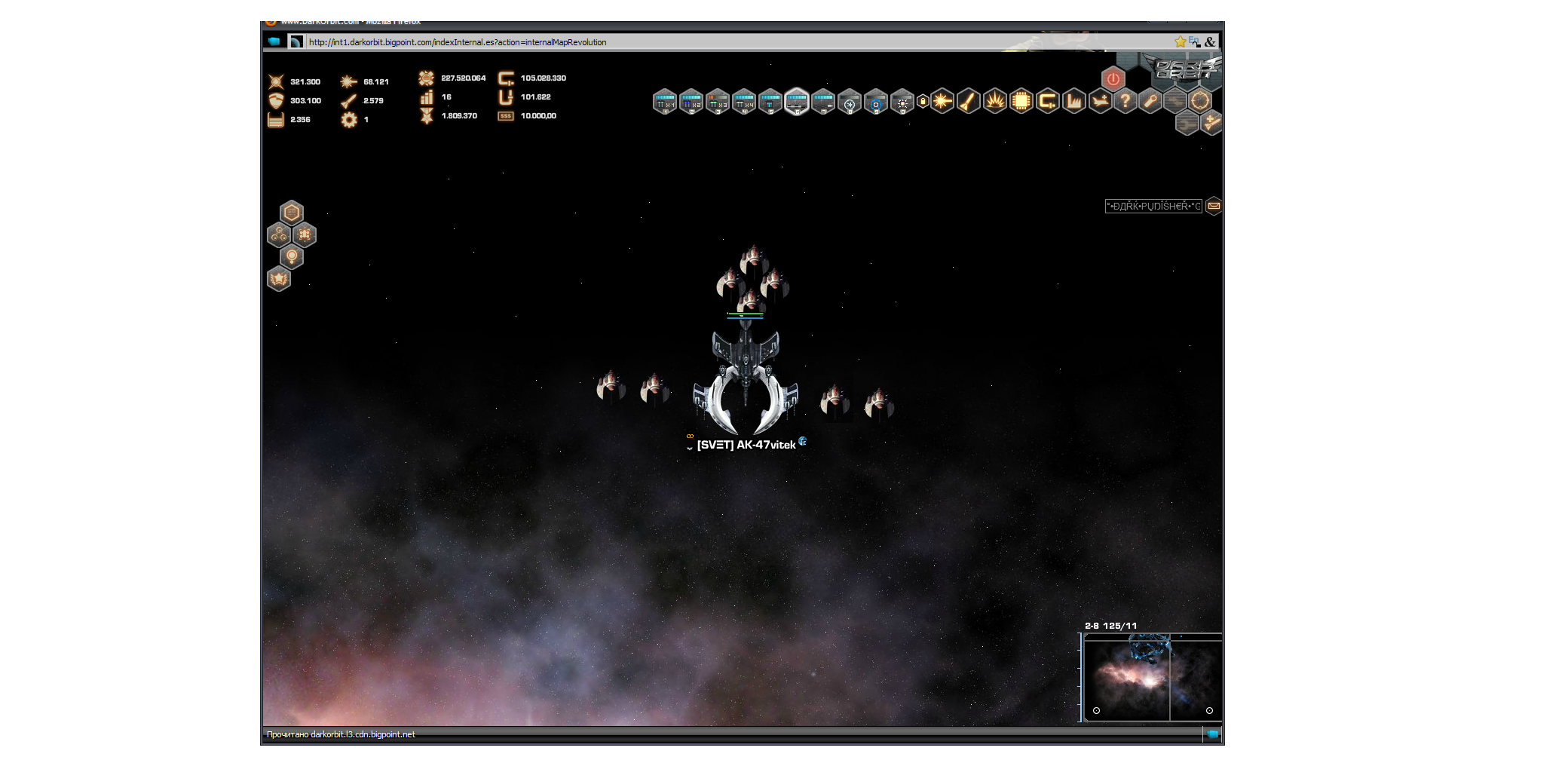Select the x2 laser ammo slot

pos(691,101)
